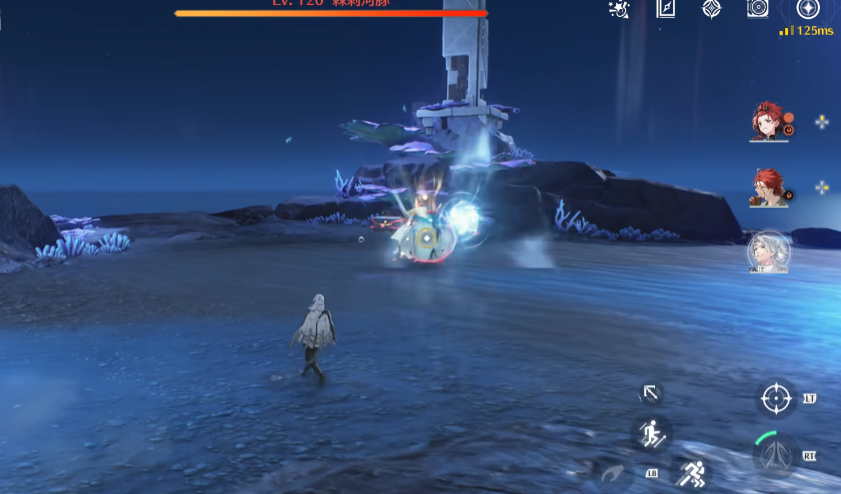Select the white-haired active character portrait
The width and height of the screenshot is (841, 494).
[768, 252]
